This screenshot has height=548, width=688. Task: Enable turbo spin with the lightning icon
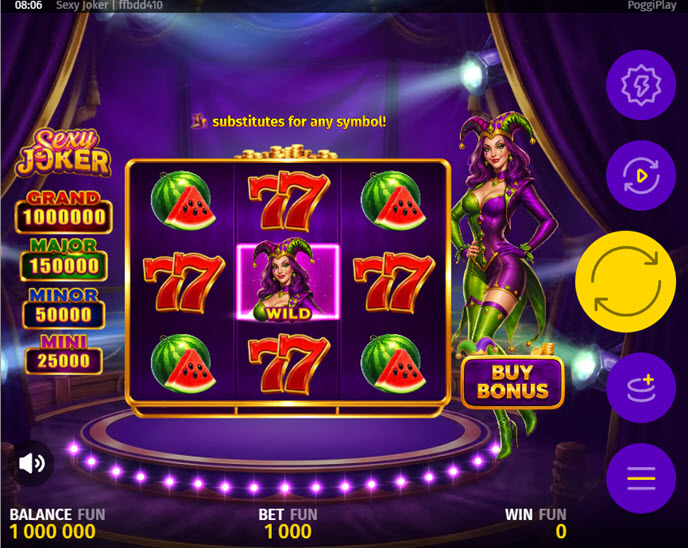[x=640, y=86]
